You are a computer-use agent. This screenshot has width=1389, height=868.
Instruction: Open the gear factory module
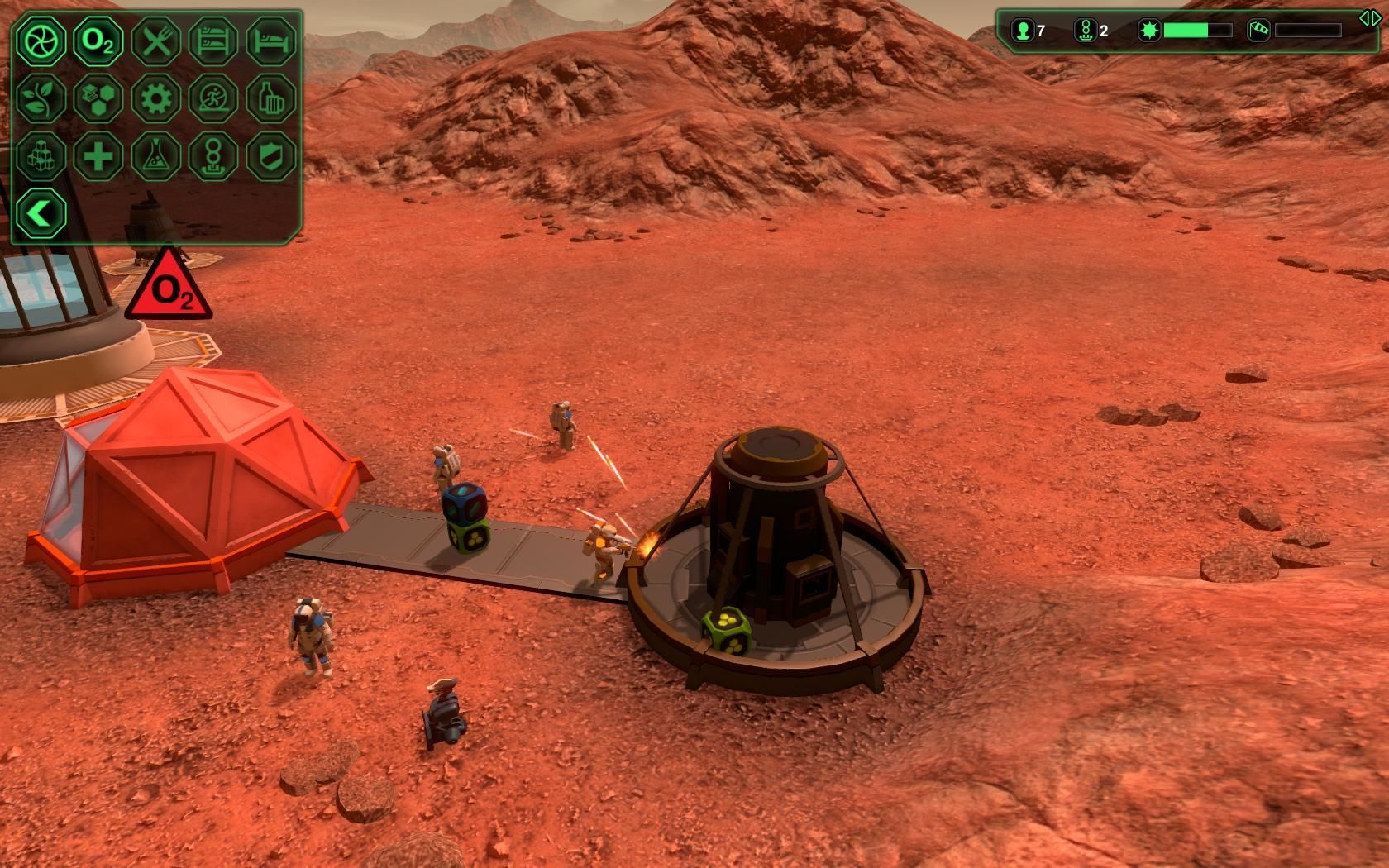coord(156,98)
